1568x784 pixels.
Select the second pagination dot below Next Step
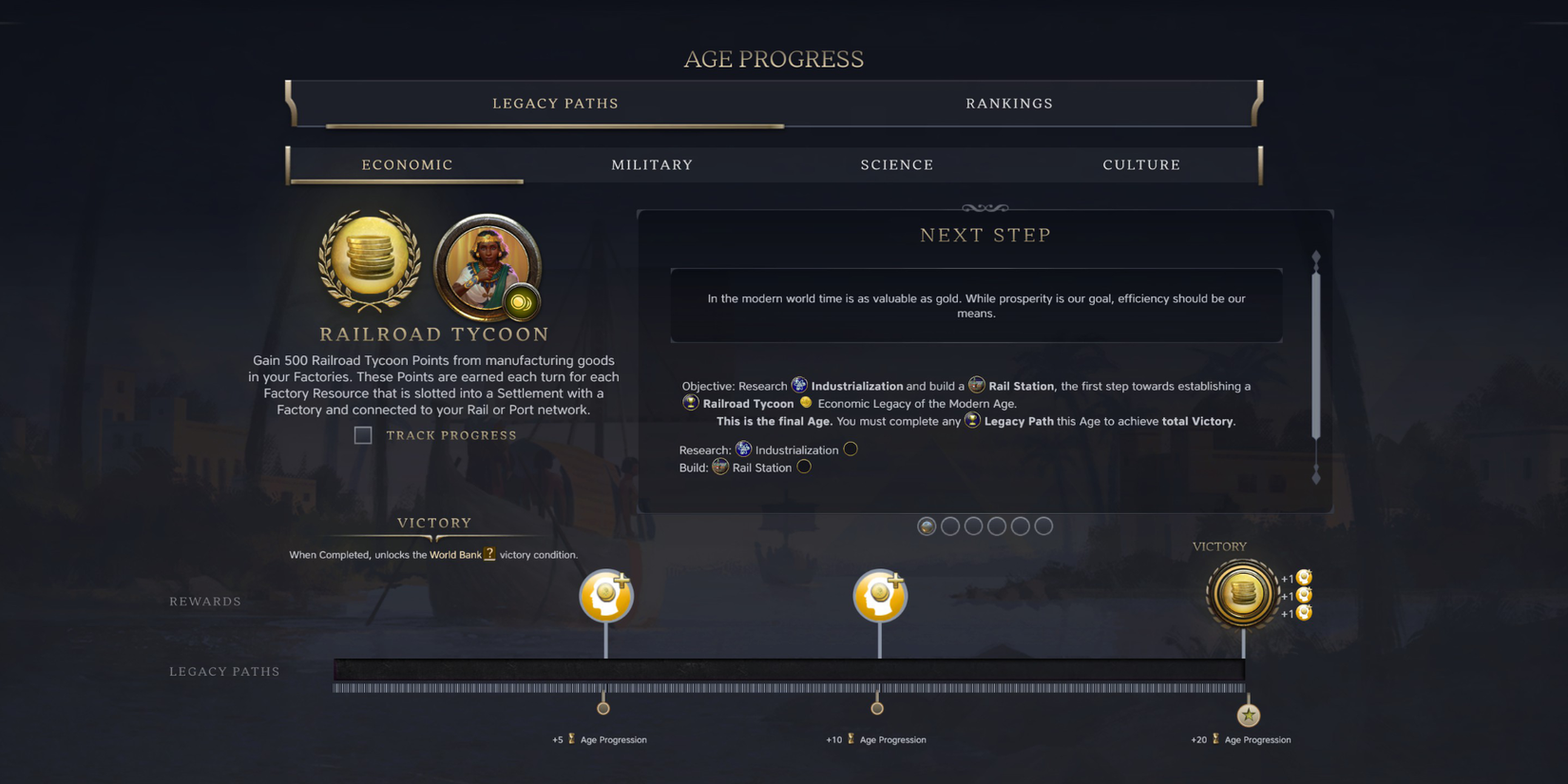tap(950, 526)
